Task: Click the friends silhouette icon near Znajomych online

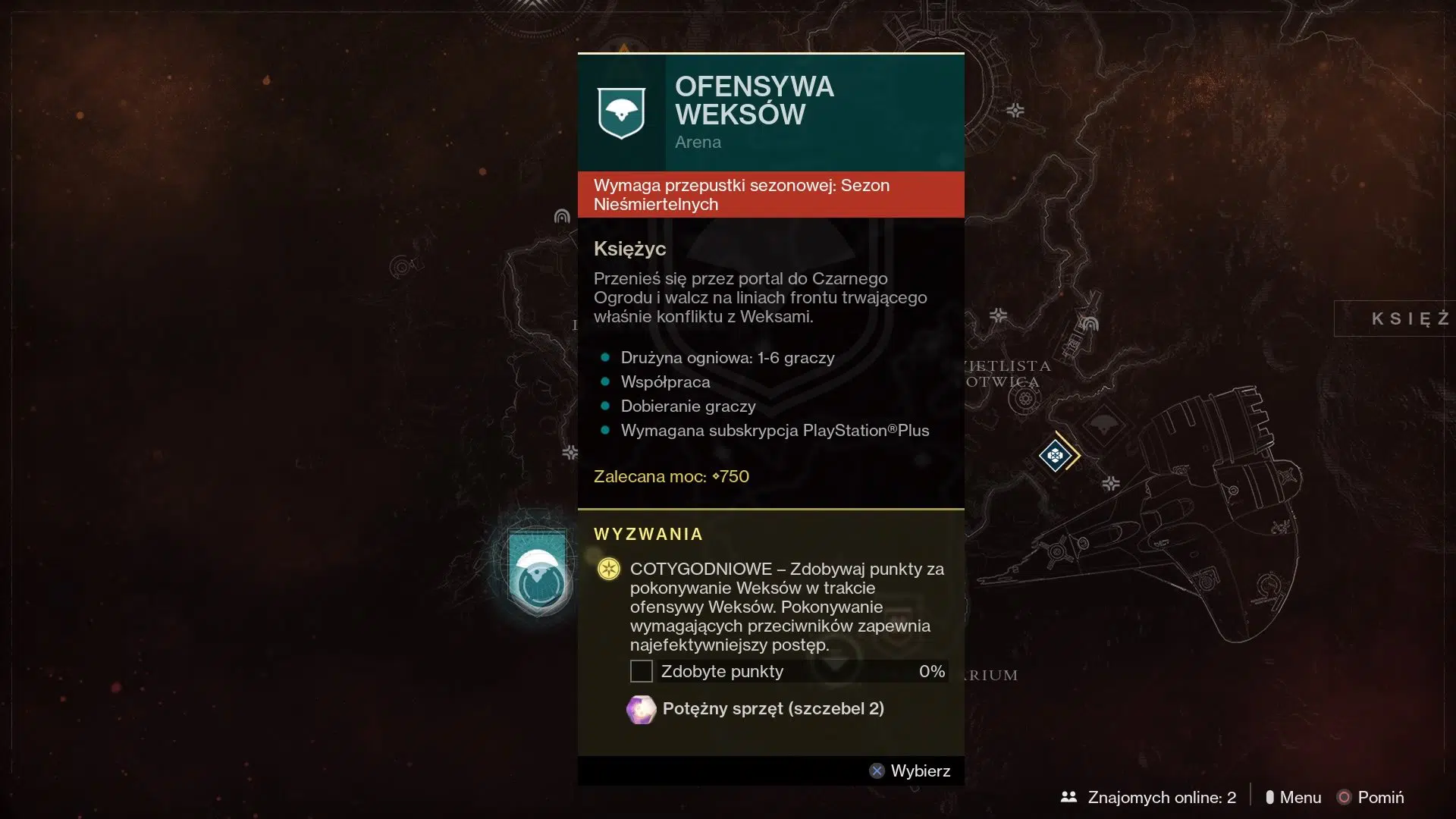Action: [x=1069, y=797]
